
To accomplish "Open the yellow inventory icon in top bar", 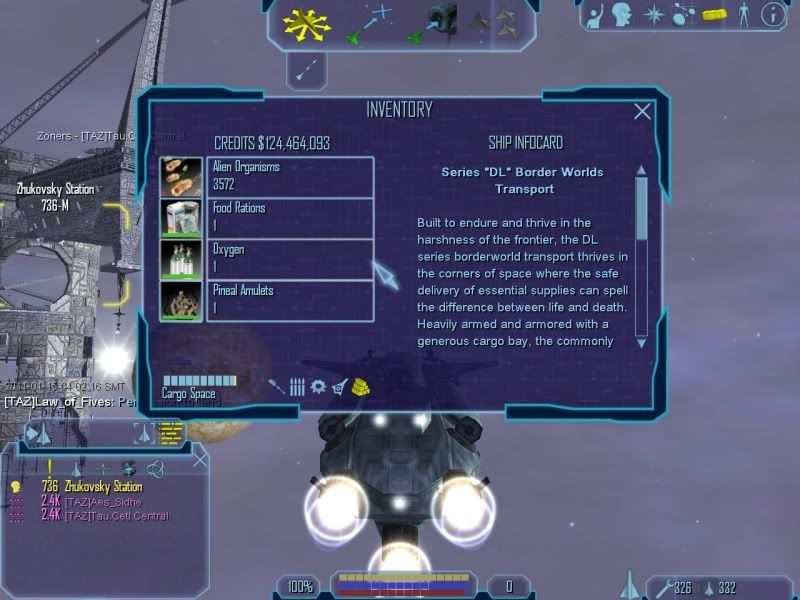I will [712, 14].
